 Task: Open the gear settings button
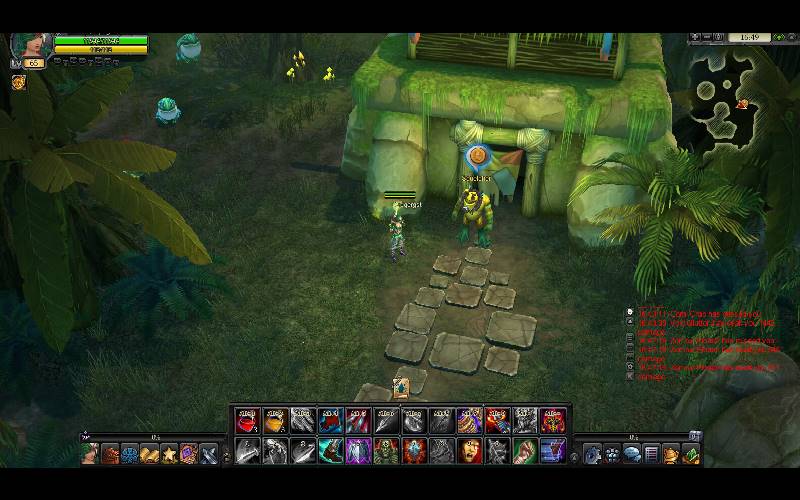point(593,455)
